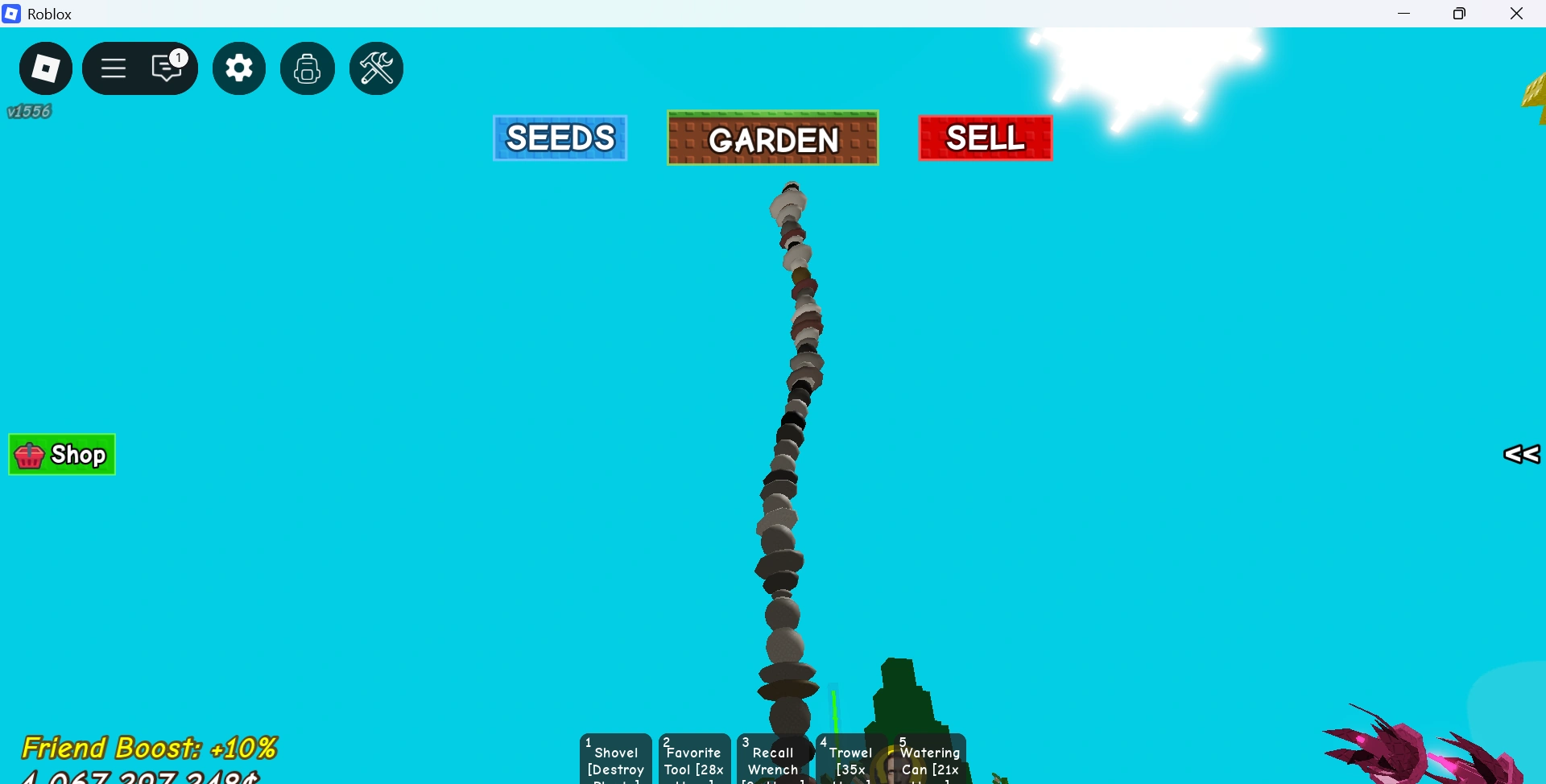
Task: Switch to the GARDEN tab
Action: [772, 138]
